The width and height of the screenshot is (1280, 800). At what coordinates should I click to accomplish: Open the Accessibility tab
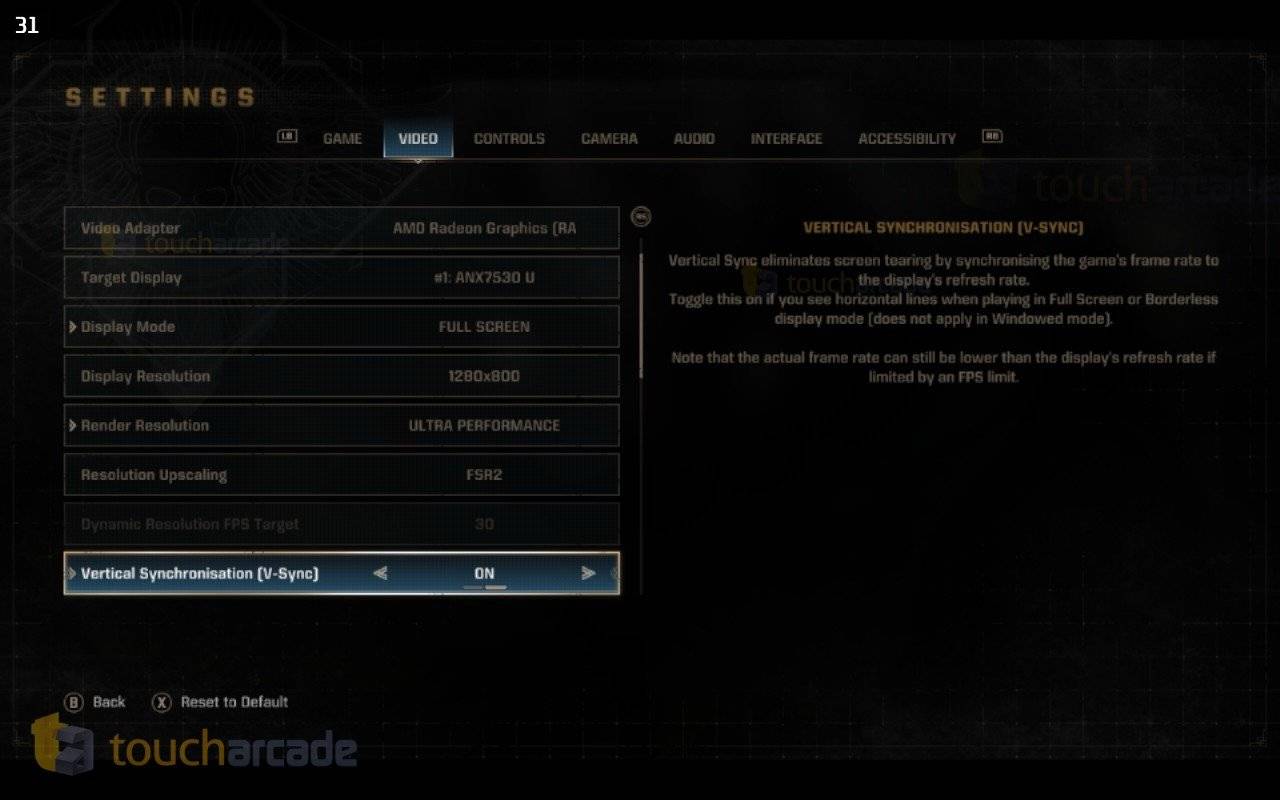(906, 139)
